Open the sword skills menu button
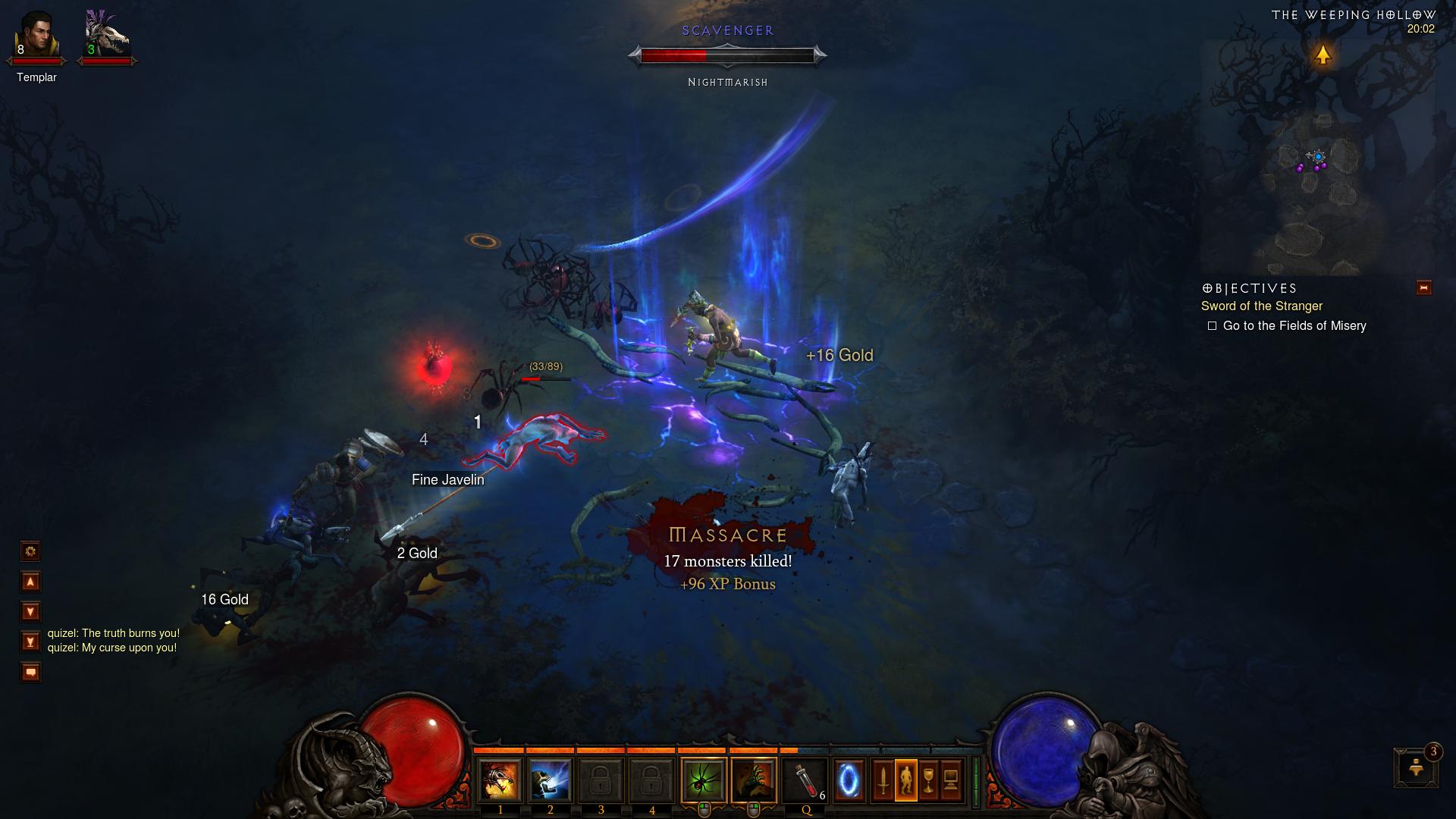 [x=883, y=780]
